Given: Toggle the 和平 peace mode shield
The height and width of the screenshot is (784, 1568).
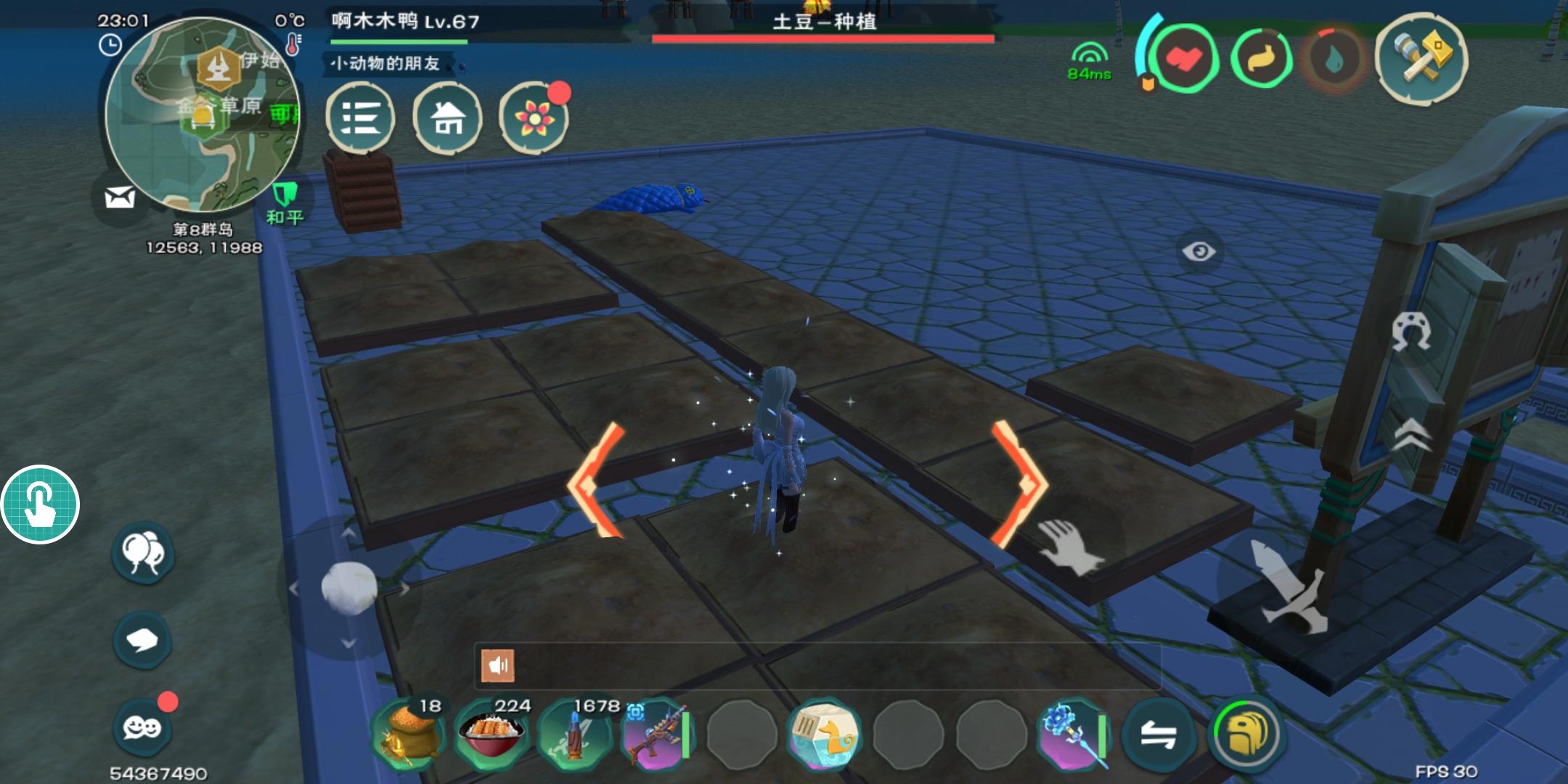Looking at the screenshot, I should point(285,195).
